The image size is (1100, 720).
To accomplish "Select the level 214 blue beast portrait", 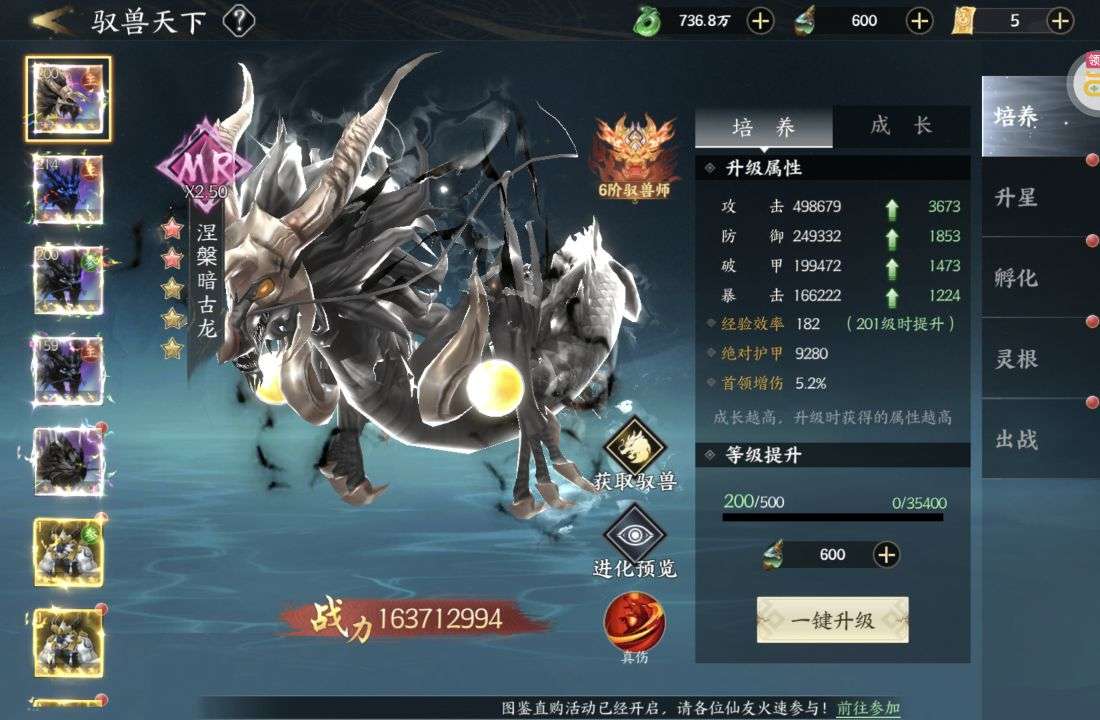I will 69,188.
